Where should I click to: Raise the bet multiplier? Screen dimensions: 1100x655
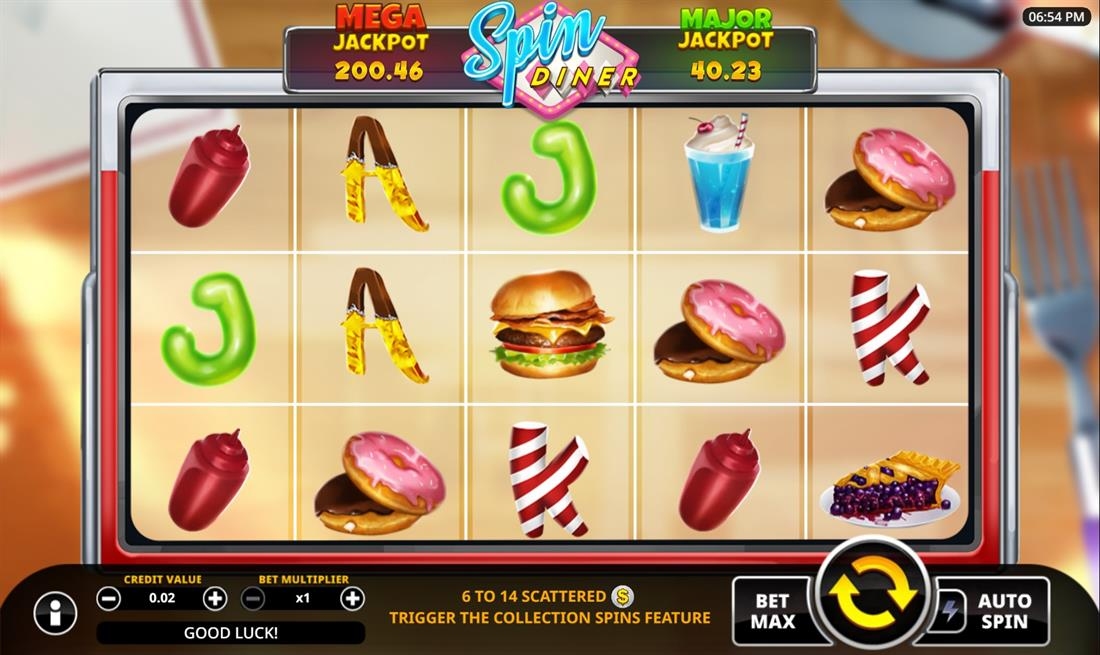click(352, 599)
